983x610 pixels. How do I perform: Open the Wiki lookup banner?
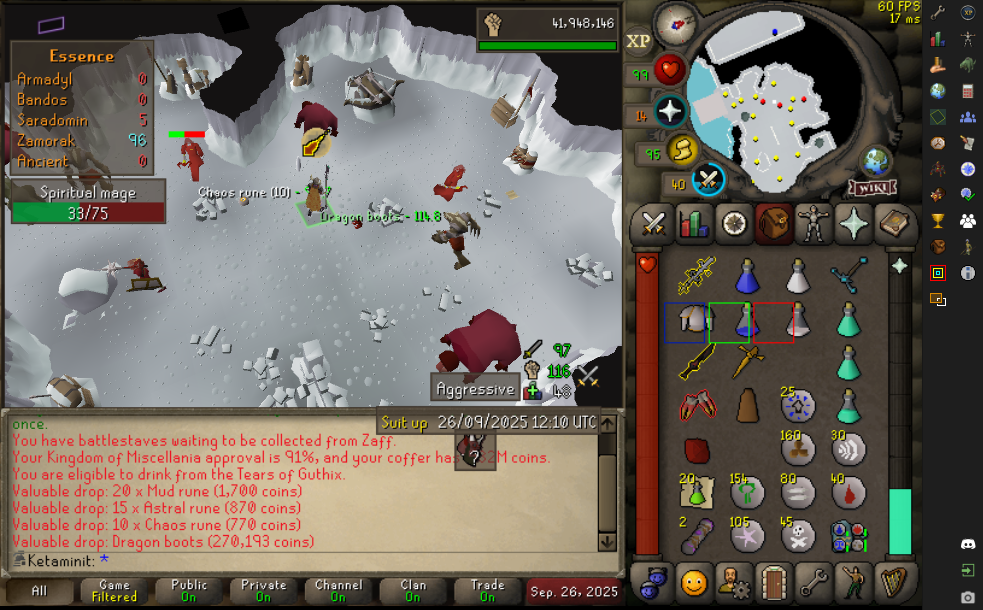pos(872,188)
